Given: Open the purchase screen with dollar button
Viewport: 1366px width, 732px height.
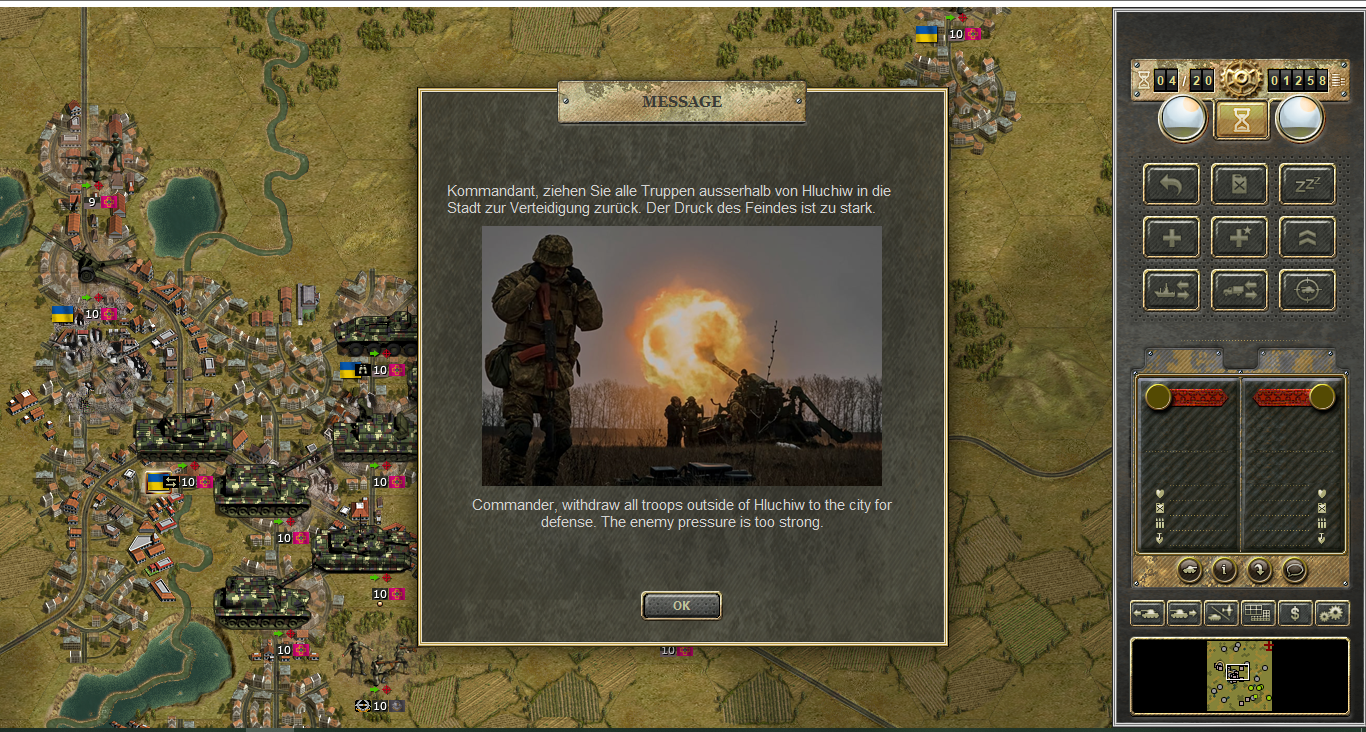Looking at the screenshot, I should [x=1295, y=613].
